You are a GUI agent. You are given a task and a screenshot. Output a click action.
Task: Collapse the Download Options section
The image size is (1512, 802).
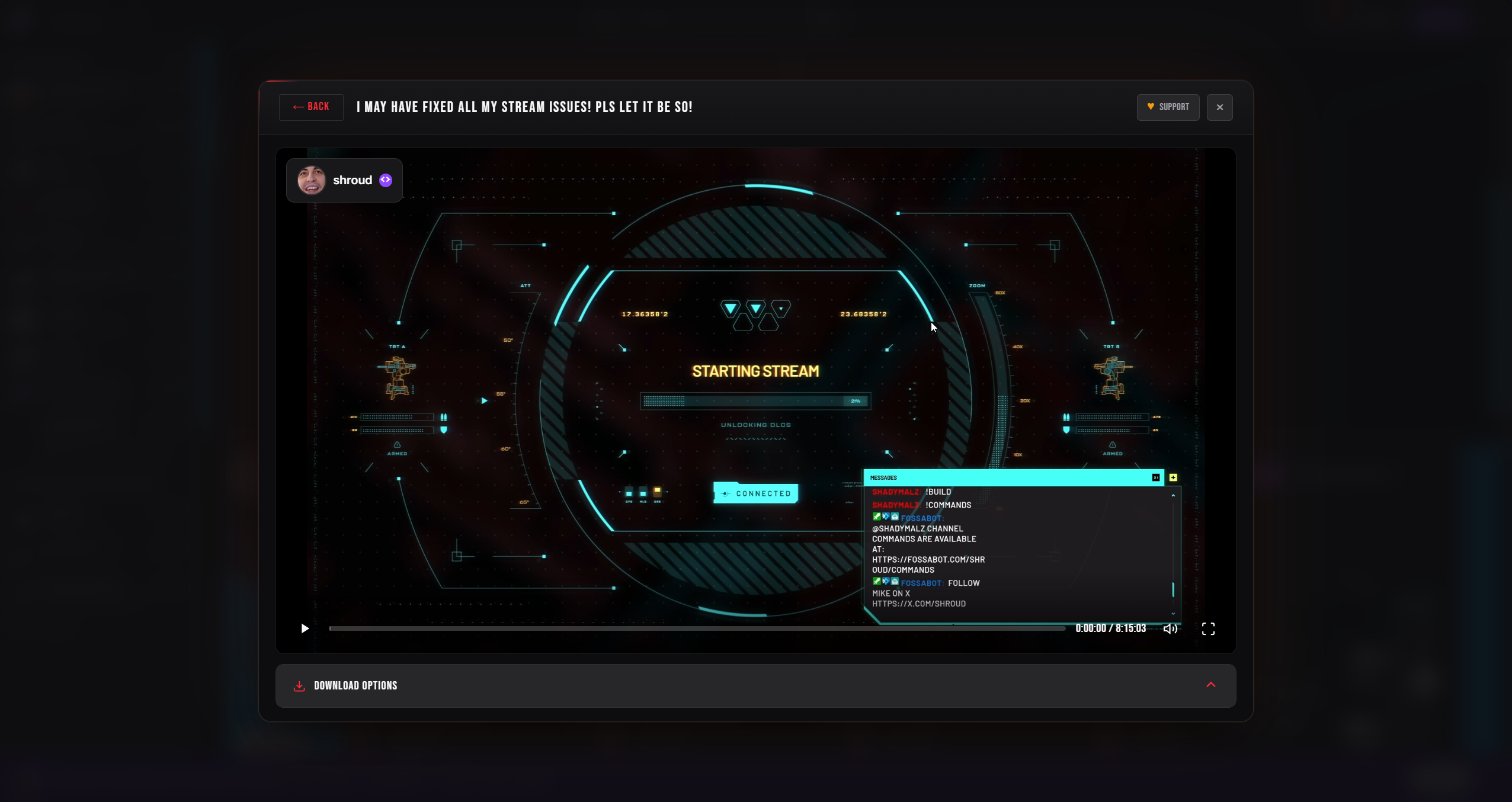1210,685
